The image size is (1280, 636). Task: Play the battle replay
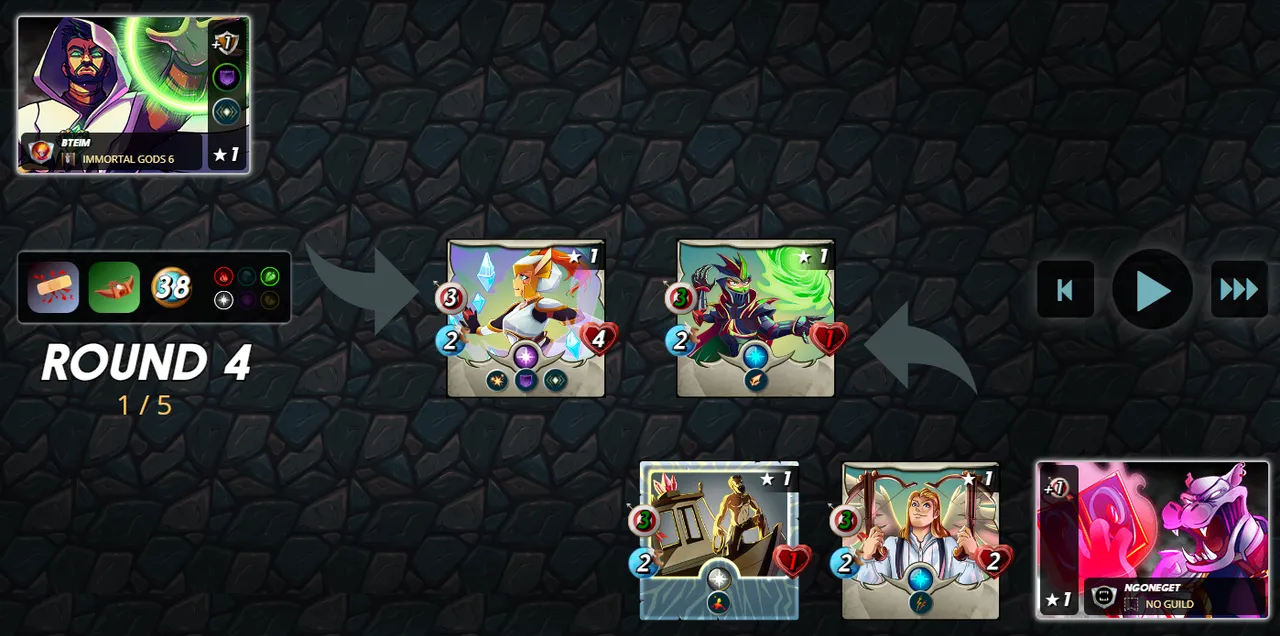point(1152,290)
